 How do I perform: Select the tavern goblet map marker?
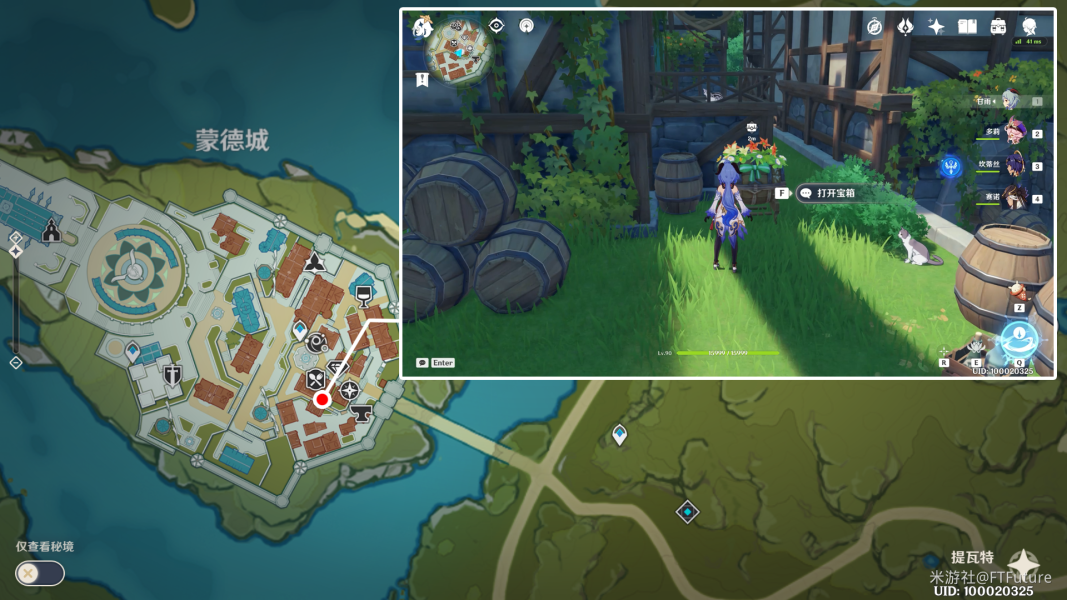pos(365,294)
